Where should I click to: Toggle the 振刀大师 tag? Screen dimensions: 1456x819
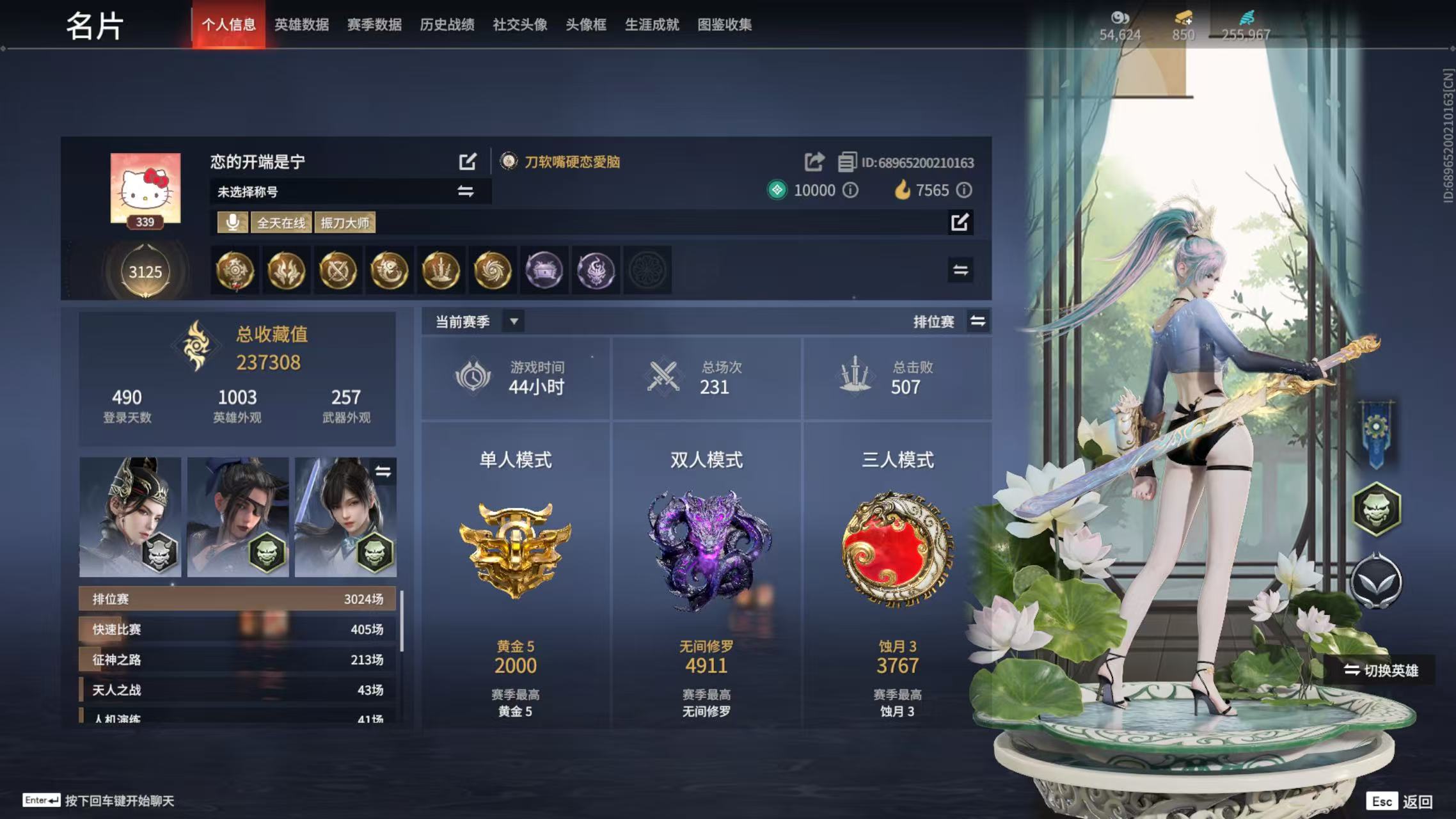coord(345,223)
